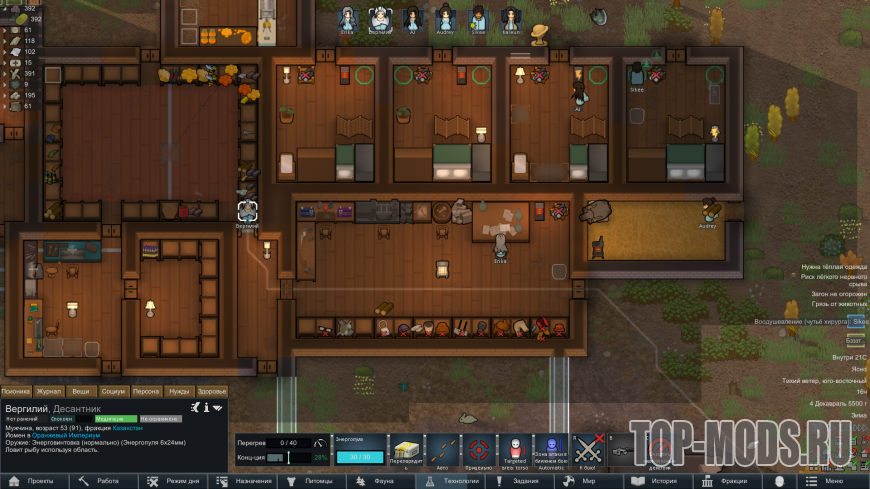Switch to the Нужды needs tab
The width and height of the screenshot is (870, 489).
point(179,391)
